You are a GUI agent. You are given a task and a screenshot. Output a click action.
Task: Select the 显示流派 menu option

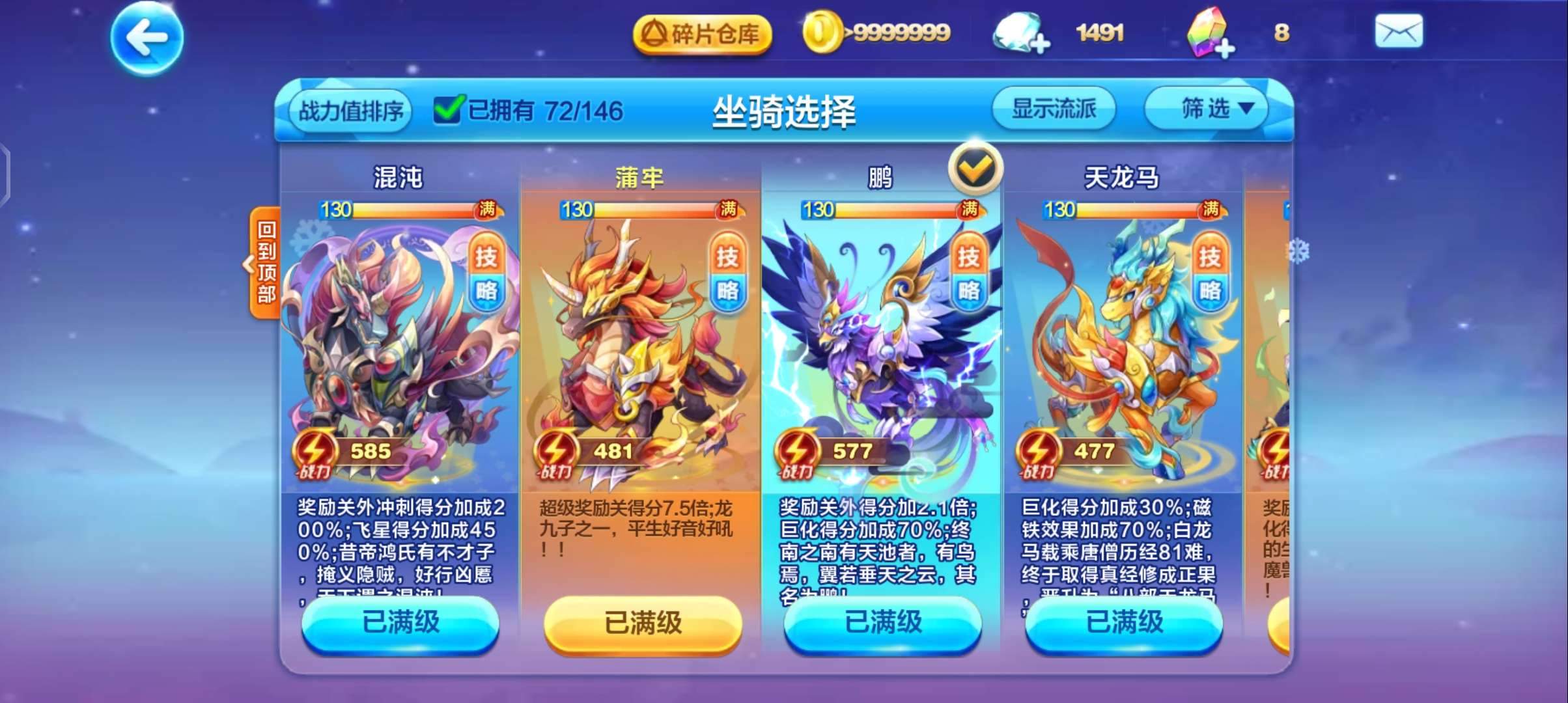pos(1055,109)
